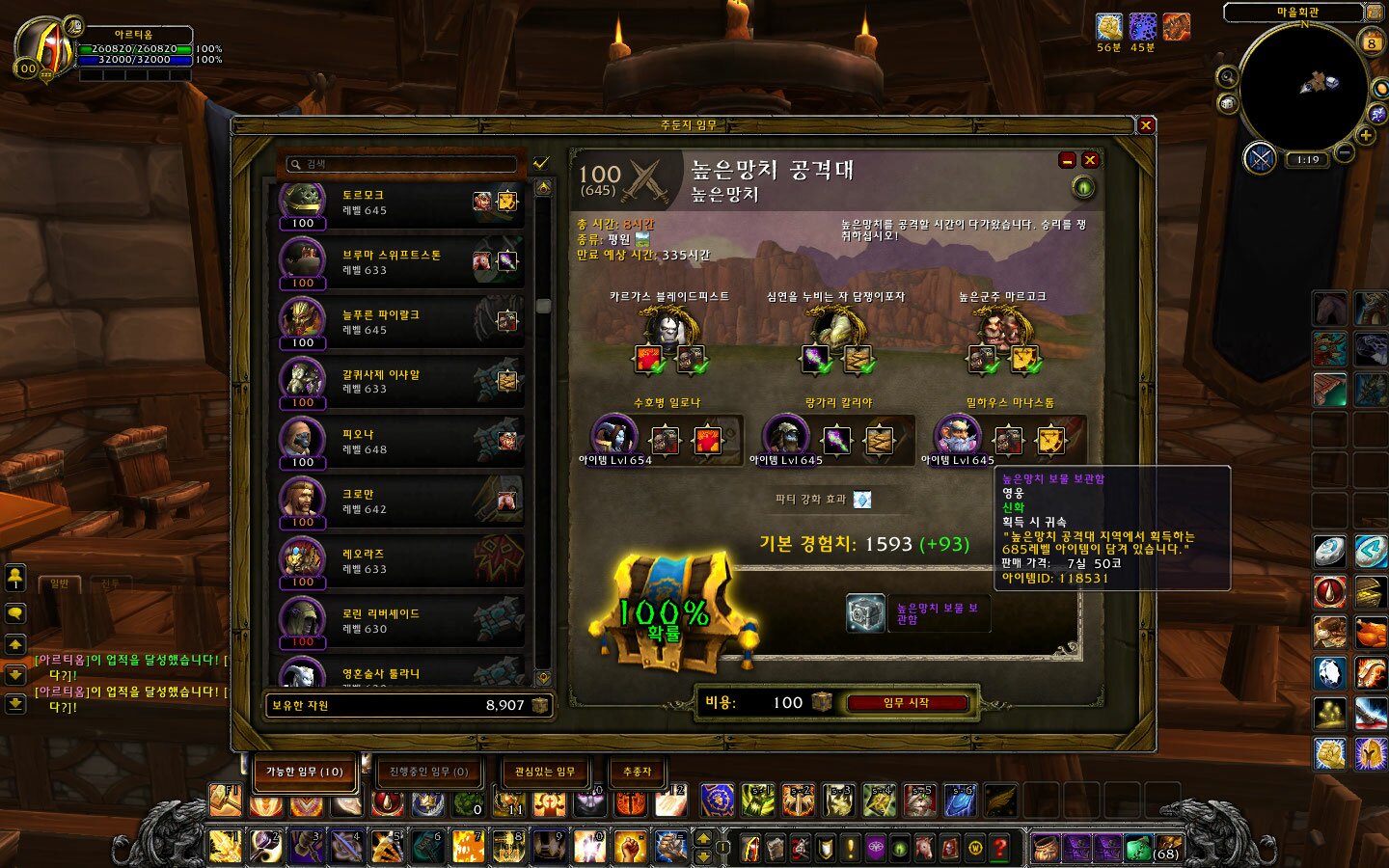
Task: Switch to the 진행중인 임무 tab
Action: (428, 772)
